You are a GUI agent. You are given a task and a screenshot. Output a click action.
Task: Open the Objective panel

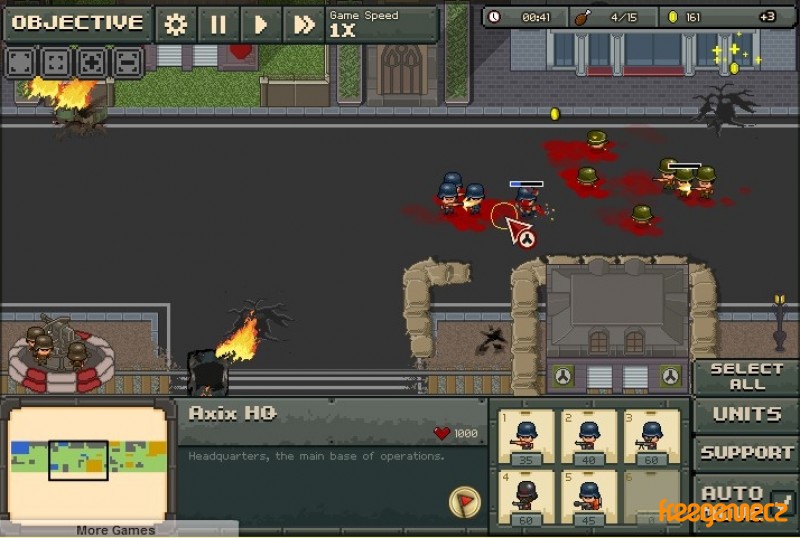pos(78,24)
